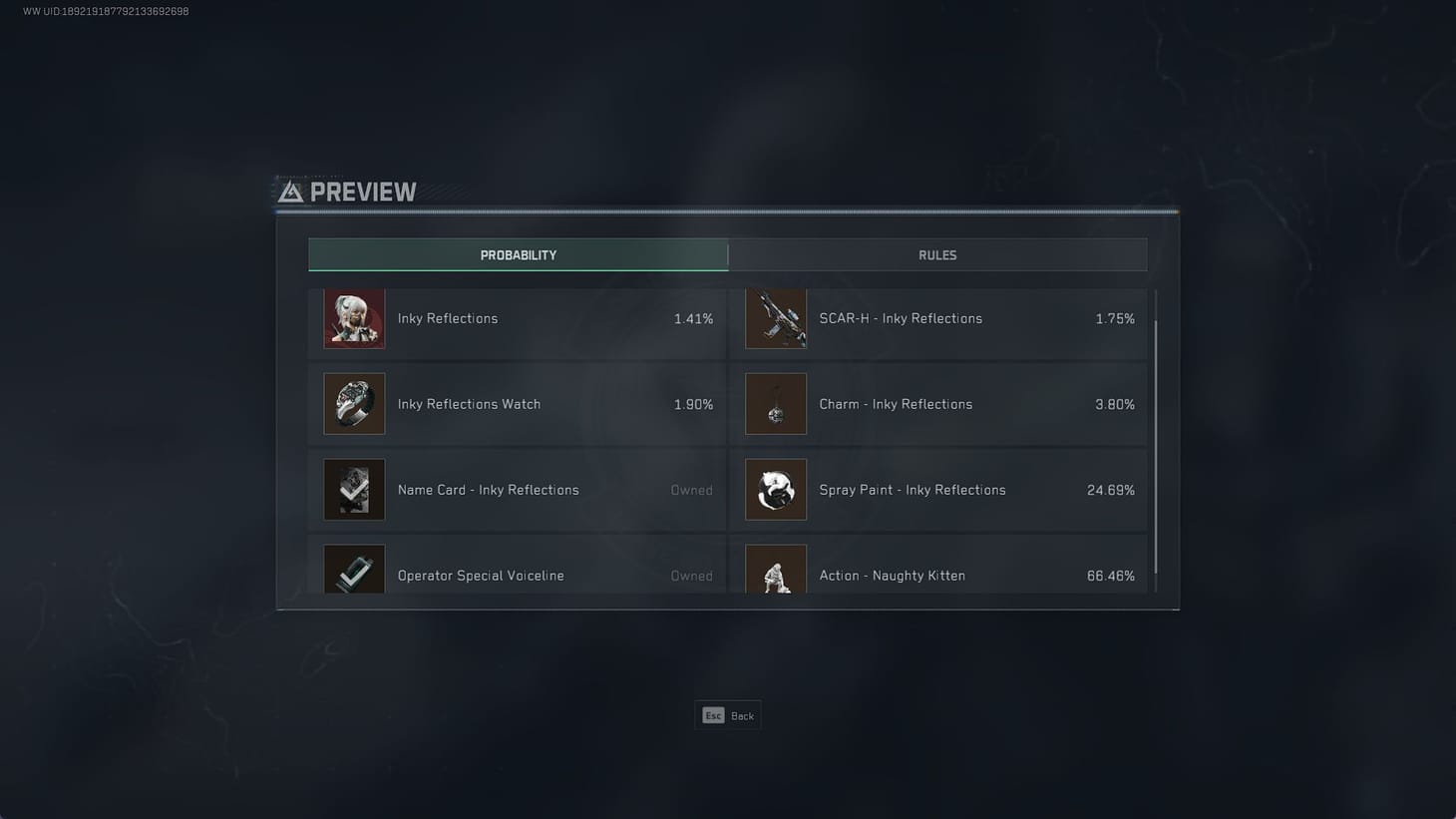Click the Action - Naughty Kitten emote icon

click(x=776, y=571)
